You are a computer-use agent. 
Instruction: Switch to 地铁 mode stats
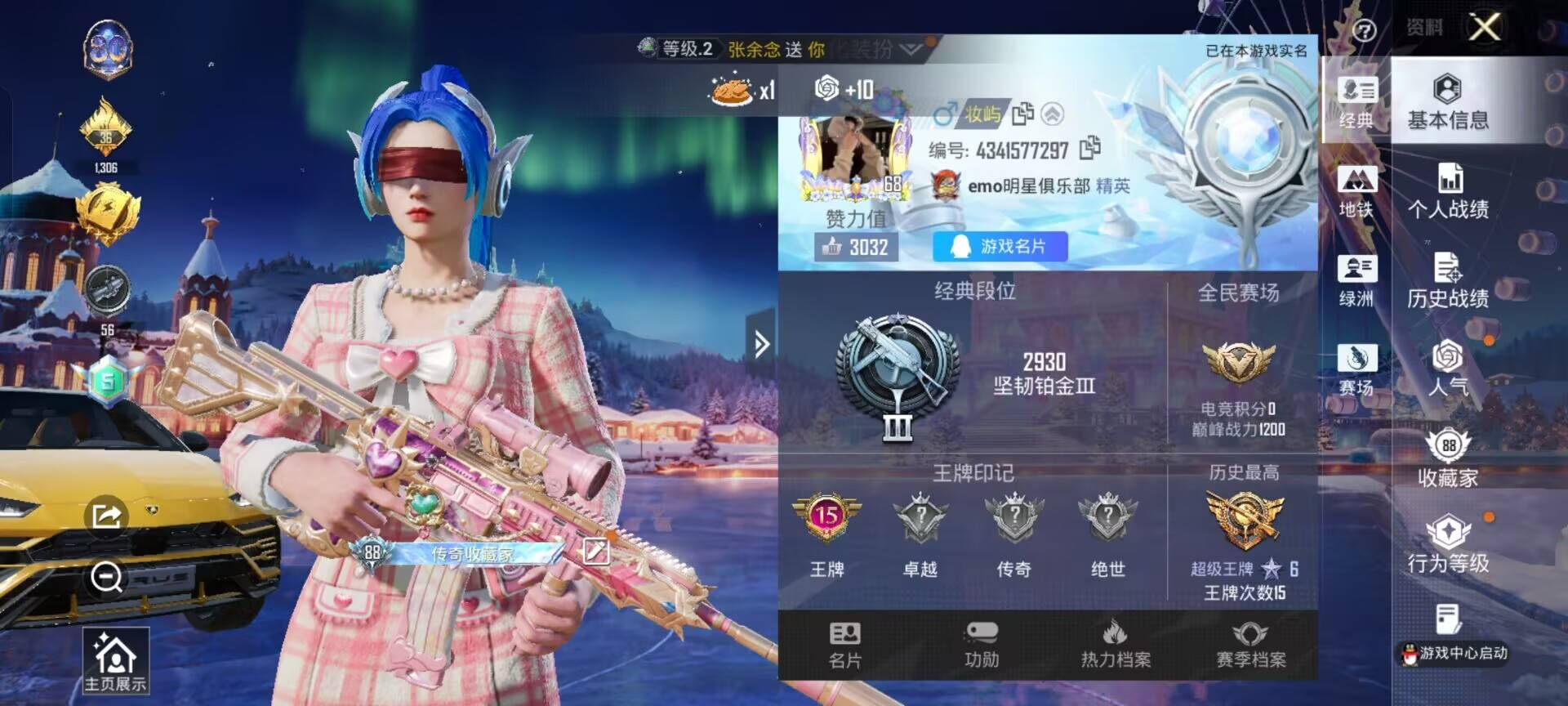pyautogui.click(x=1356, y=188)
